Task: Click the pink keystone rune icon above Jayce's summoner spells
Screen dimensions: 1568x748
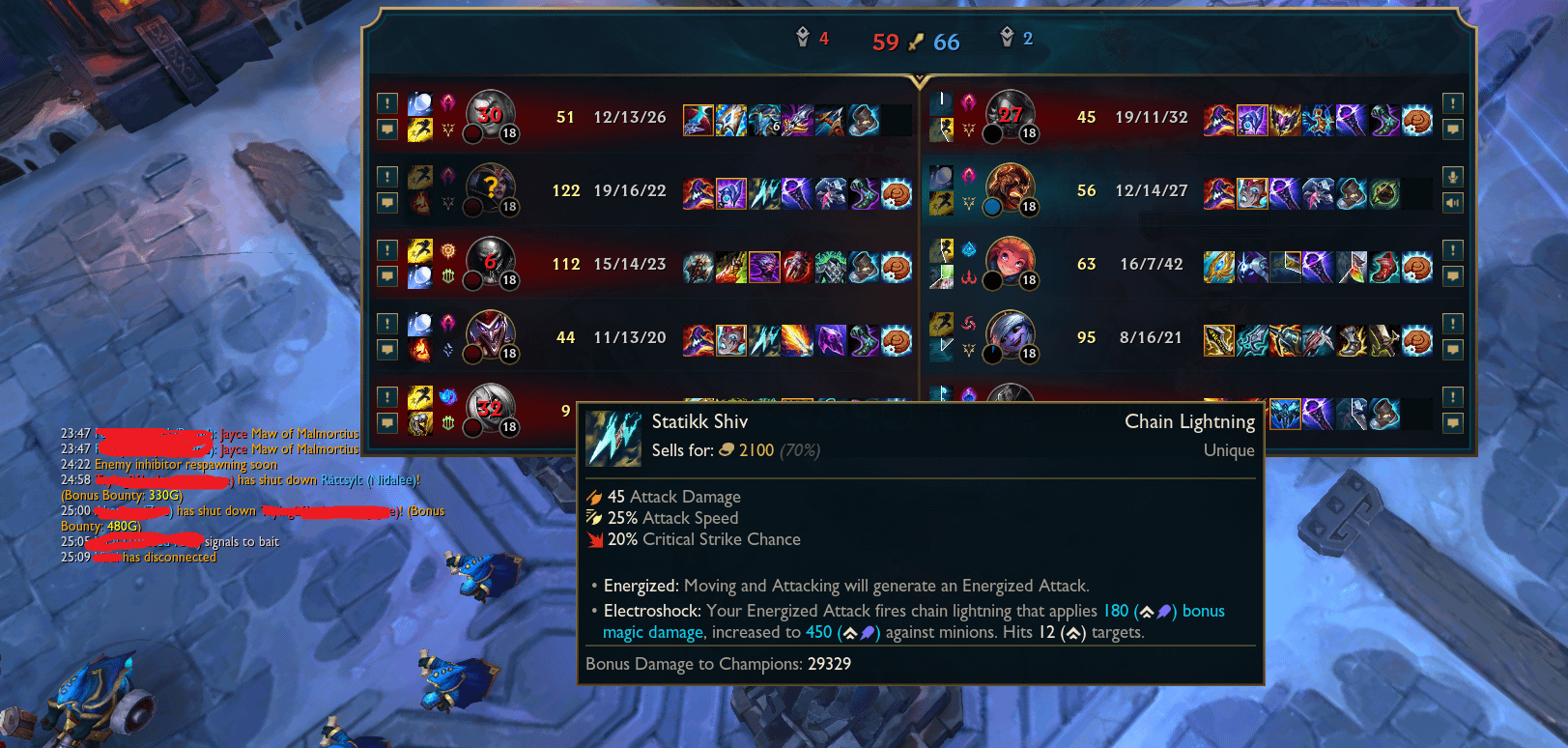Action: (x=447, y=101)
